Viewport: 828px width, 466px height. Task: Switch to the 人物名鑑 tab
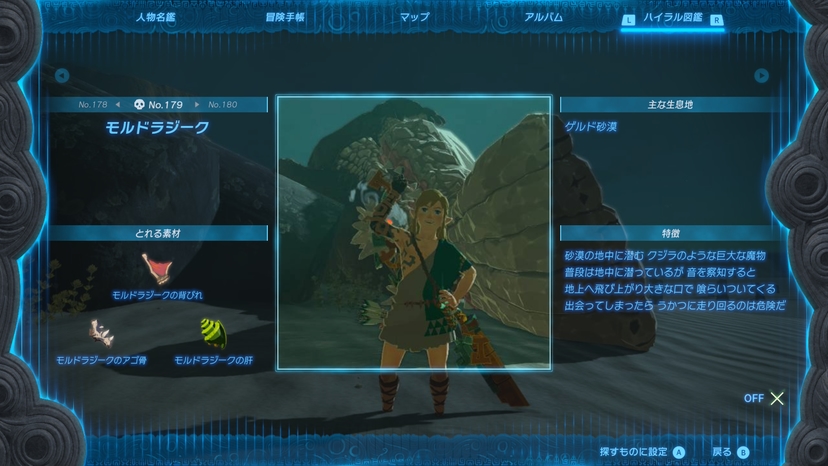click(x=156, y=17)
